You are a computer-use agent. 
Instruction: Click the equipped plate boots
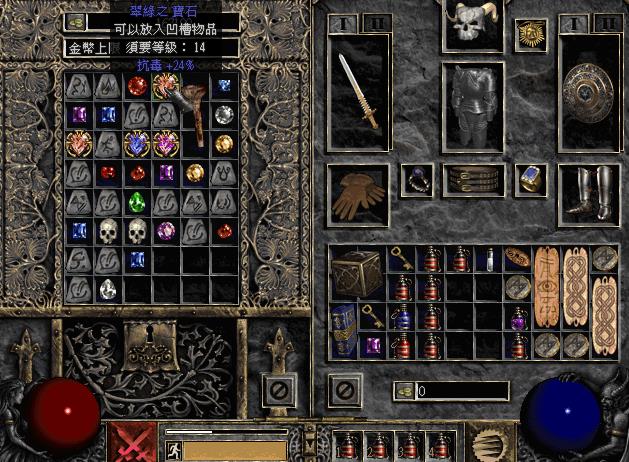click(584, 194)
